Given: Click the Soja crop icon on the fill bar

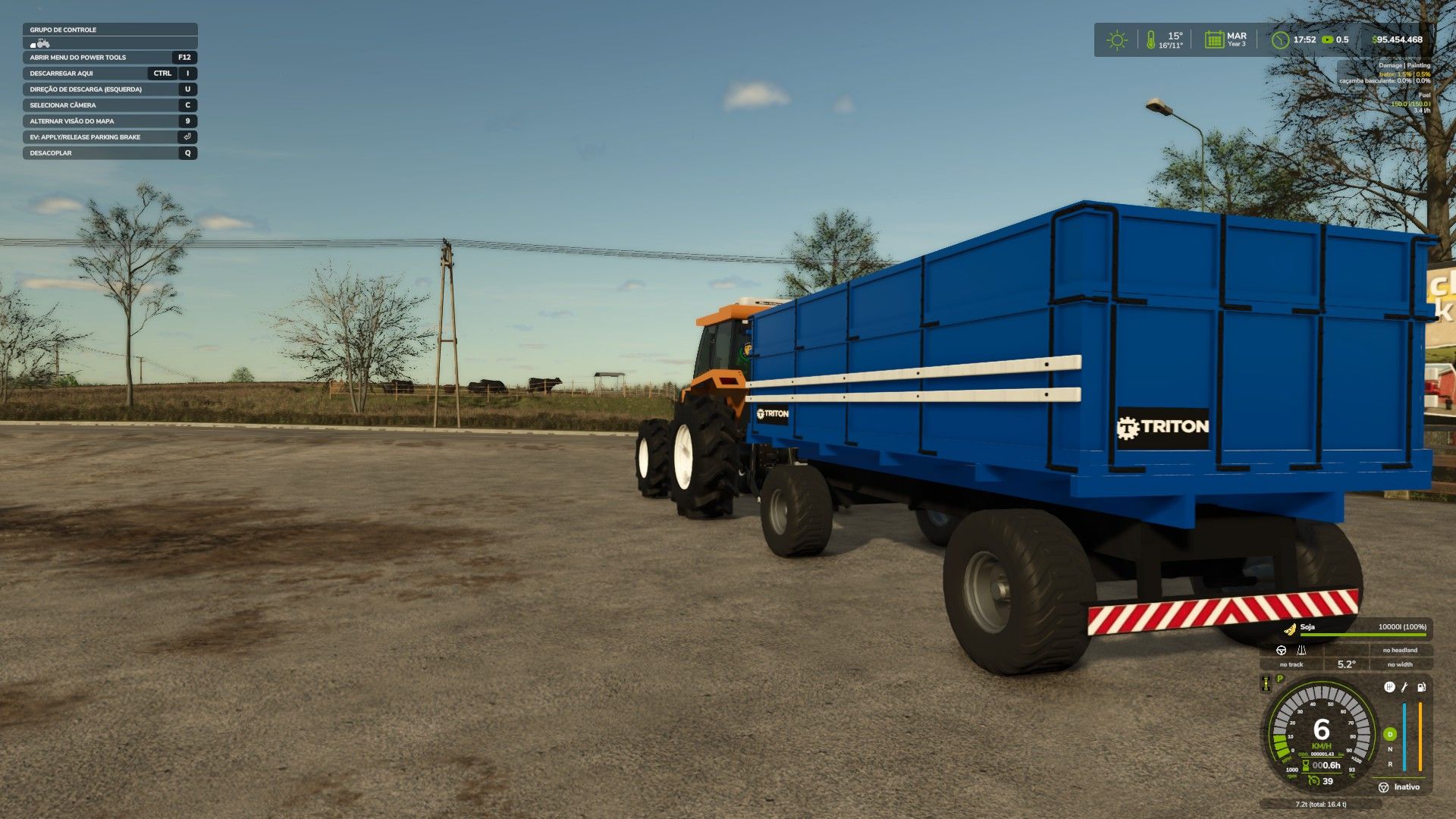Looking at the screenshot, I should coord(1289,629).
